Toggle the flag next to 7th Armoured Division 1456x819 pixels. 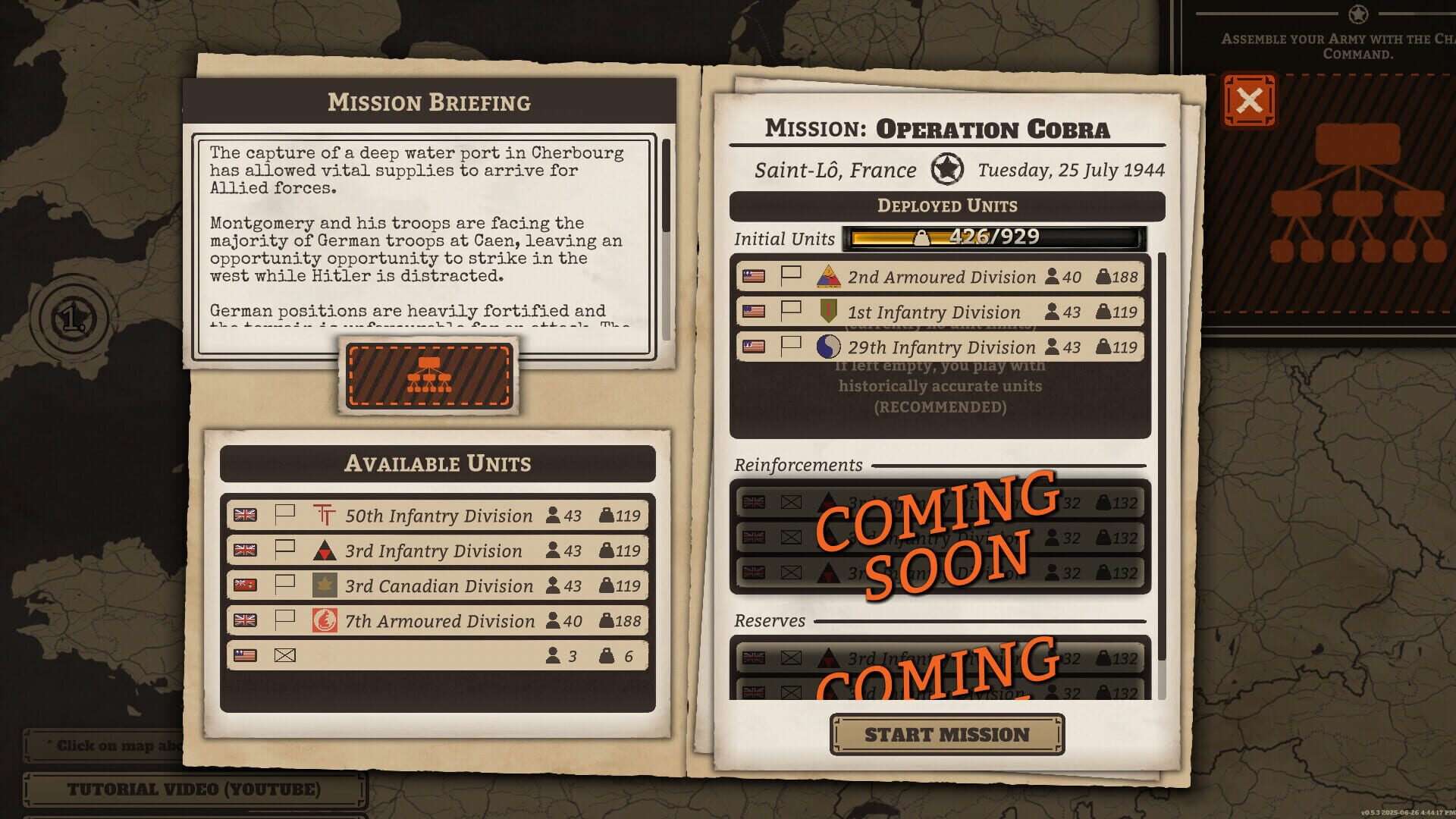(284, 621)
